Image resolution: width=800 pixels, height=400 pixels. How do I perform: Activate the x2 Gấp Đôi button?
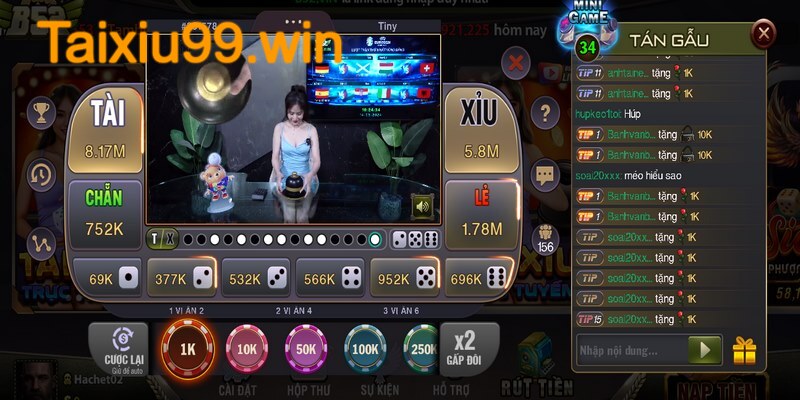click(462, 350)
